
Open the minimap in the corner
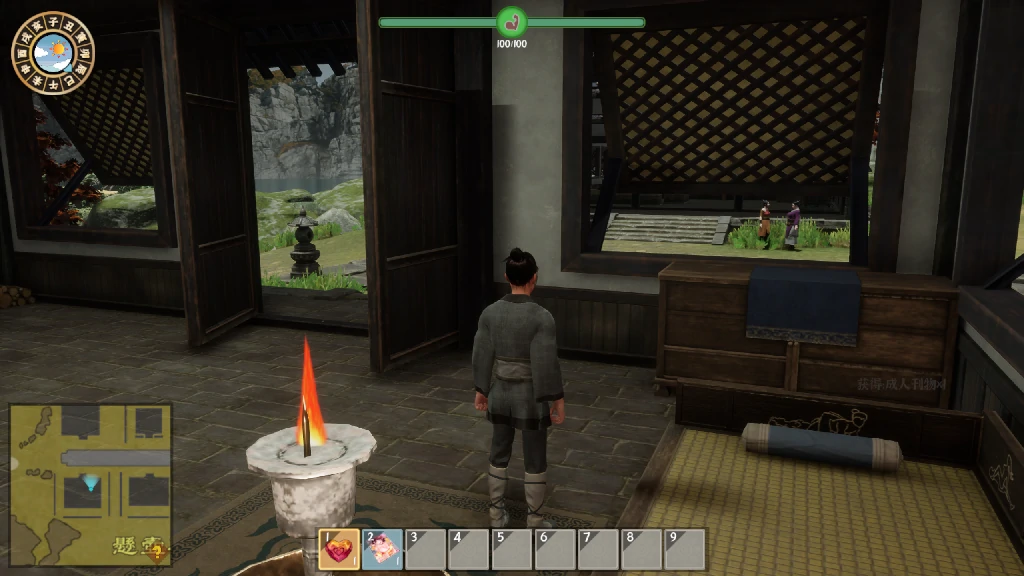[90, 483]
